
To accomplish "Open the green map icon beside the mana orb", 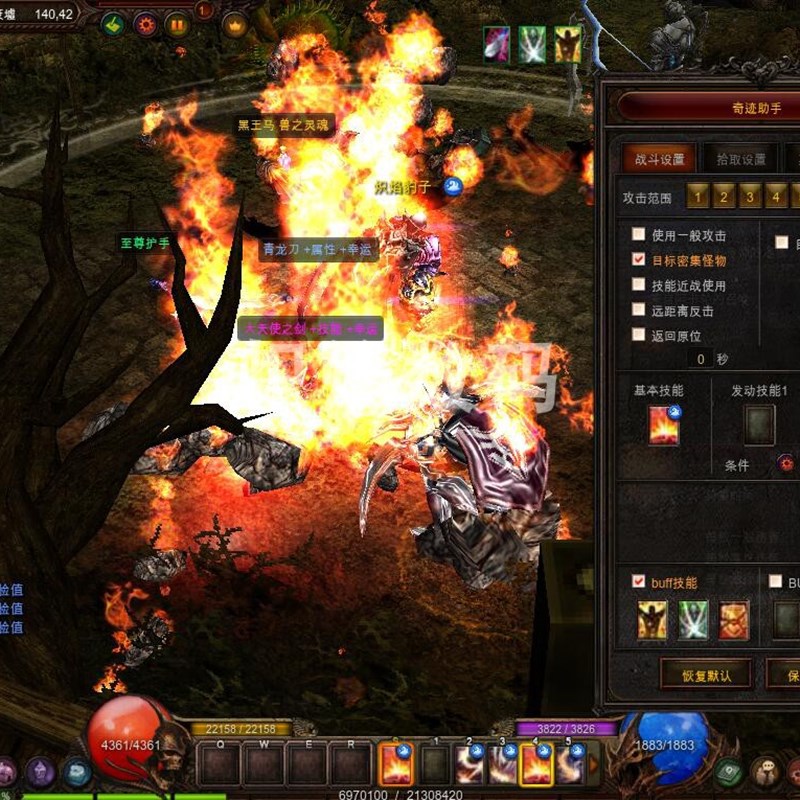I will pos(728,771).
